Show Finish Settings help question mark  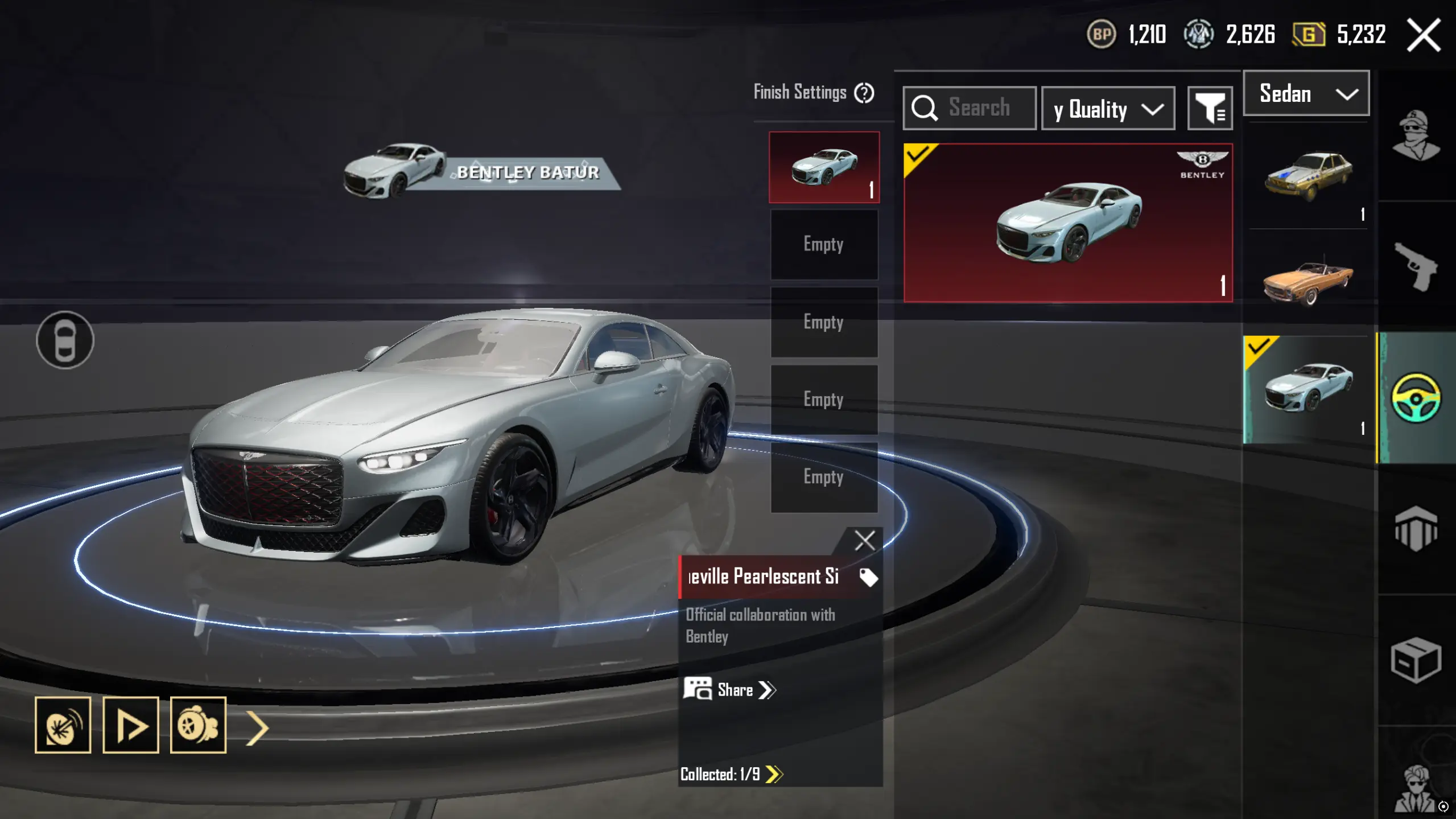pos(864,93)
